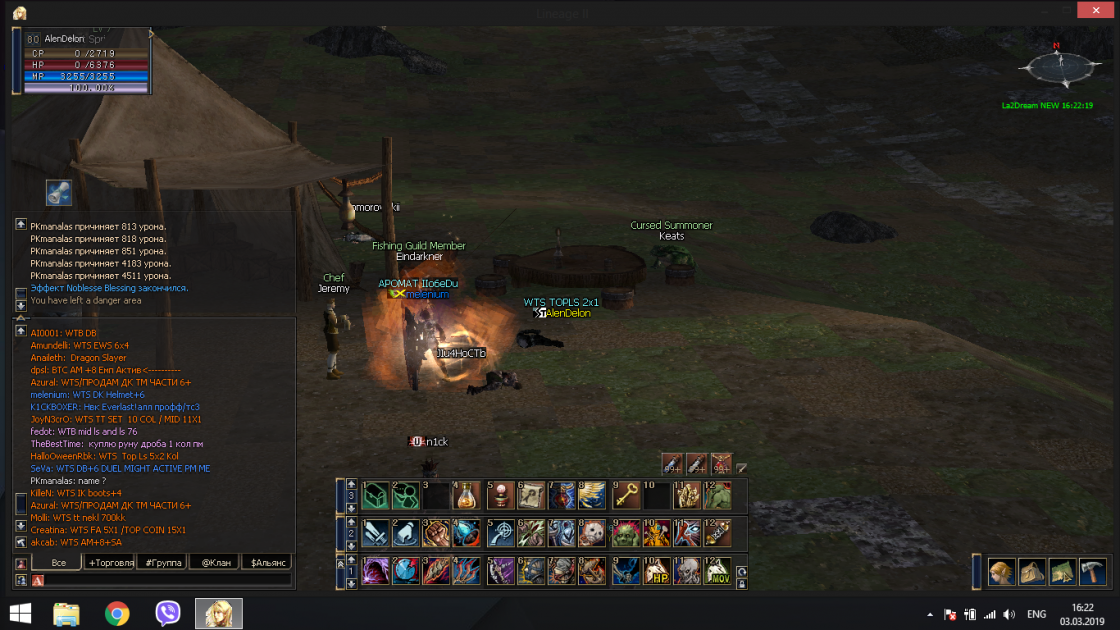
Task: Open the hammer system menu icon
Action: pos(1092,572)
